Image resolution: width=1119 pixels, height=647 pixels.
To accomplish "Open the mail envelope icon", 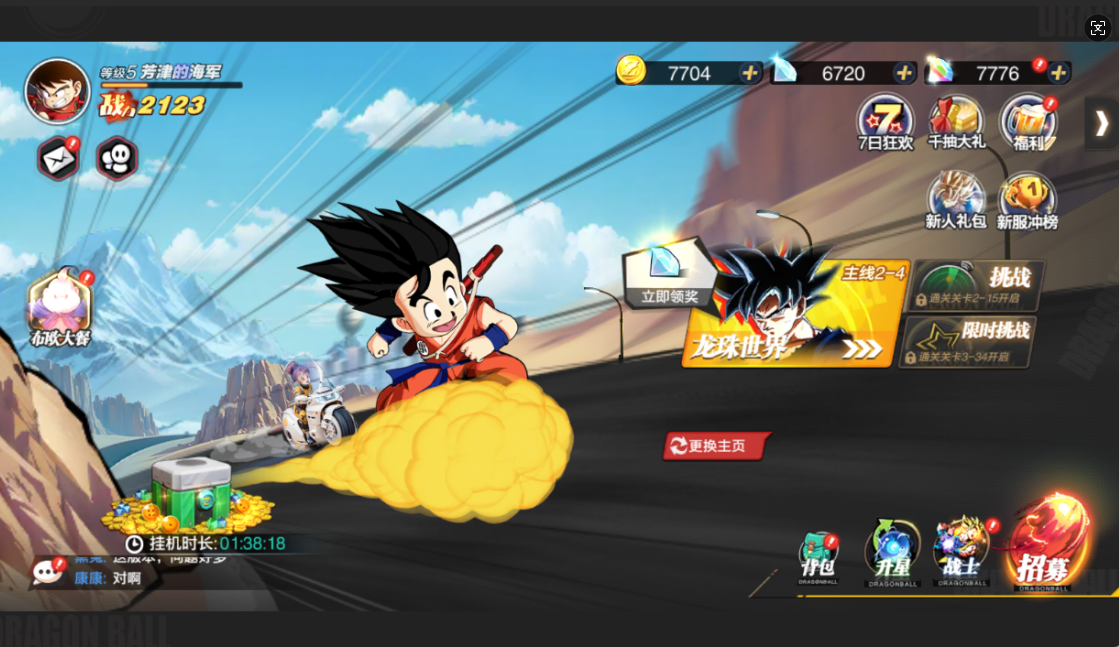I will 58,159.
